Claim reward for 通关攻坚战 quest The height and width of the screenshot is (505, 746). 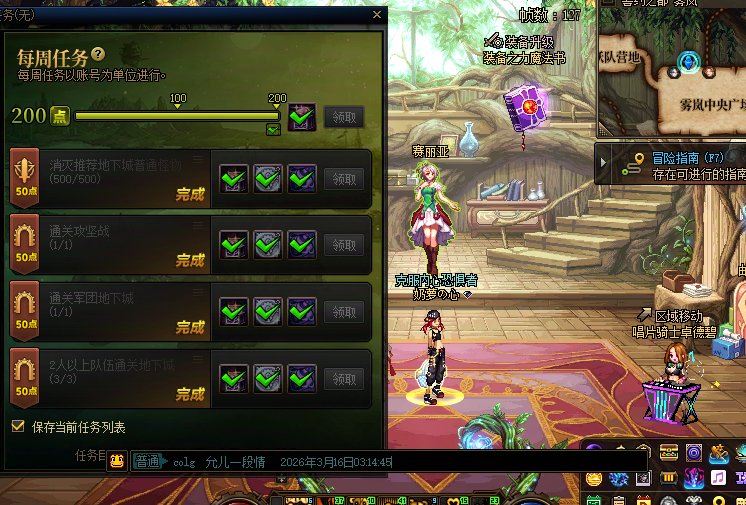(344, 245)
